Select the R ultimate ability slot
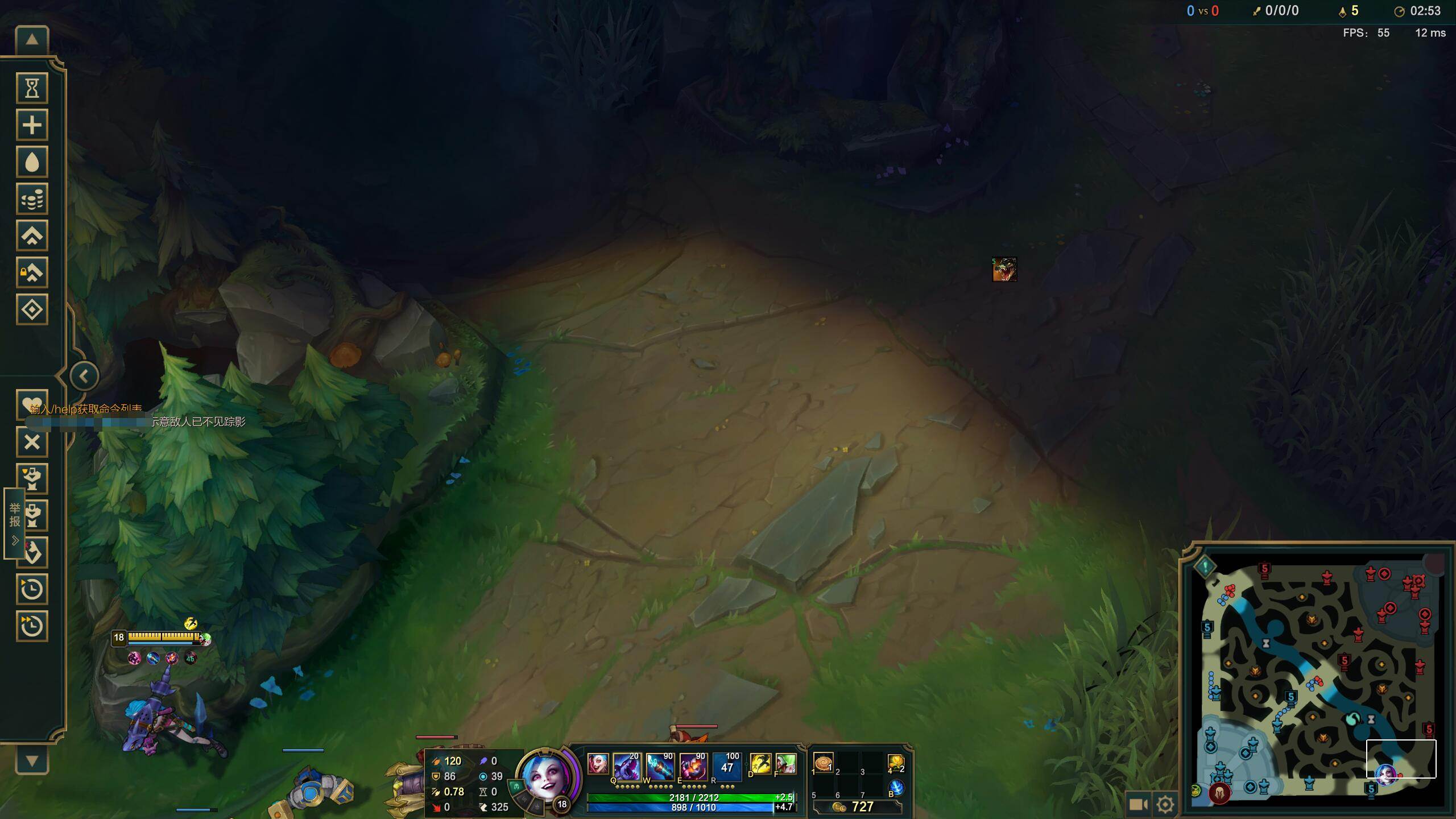The height and width of the screenshot is (819, 1456). (x=727, y=766)
